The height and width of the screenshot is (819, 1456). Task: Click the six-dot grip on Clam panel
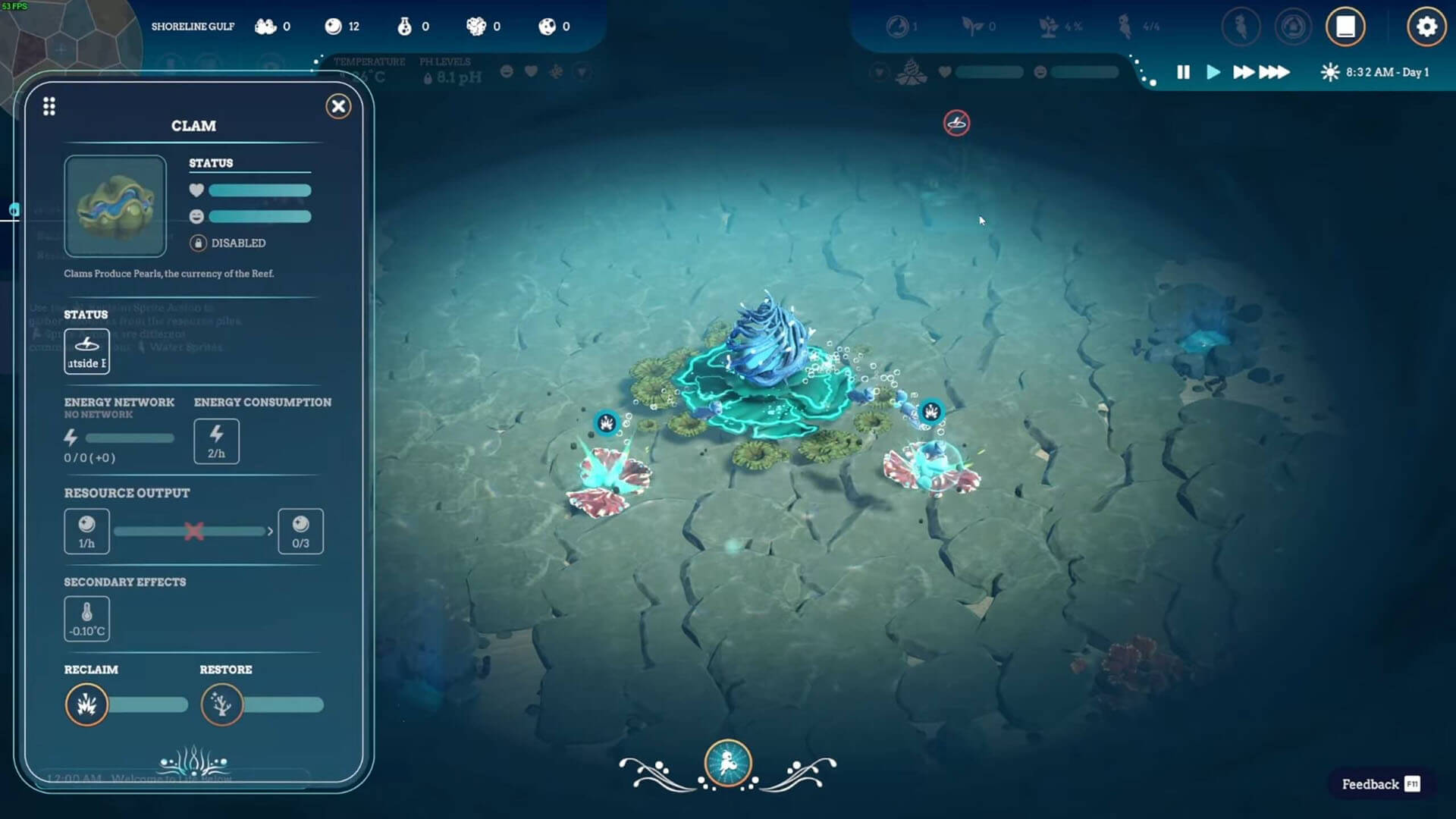[x=49, y=106]
